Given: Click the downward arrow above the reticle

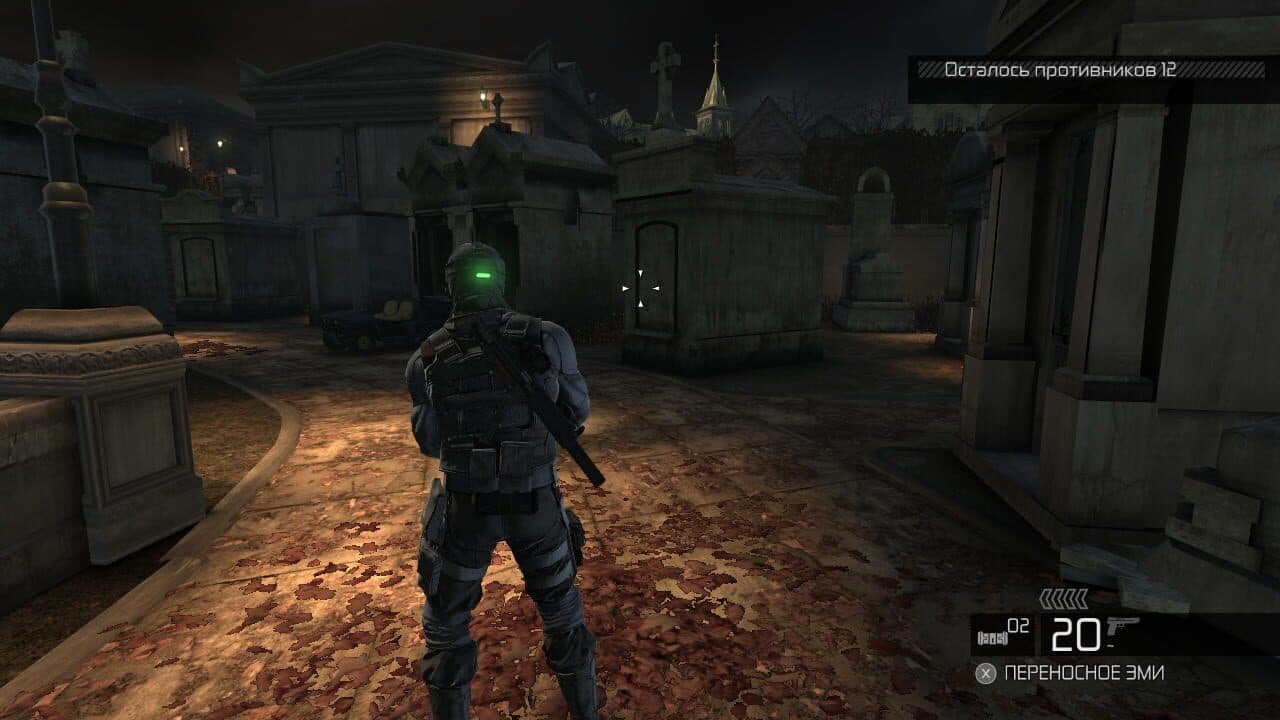Looking at the screenshot, I should coord(640,271).
